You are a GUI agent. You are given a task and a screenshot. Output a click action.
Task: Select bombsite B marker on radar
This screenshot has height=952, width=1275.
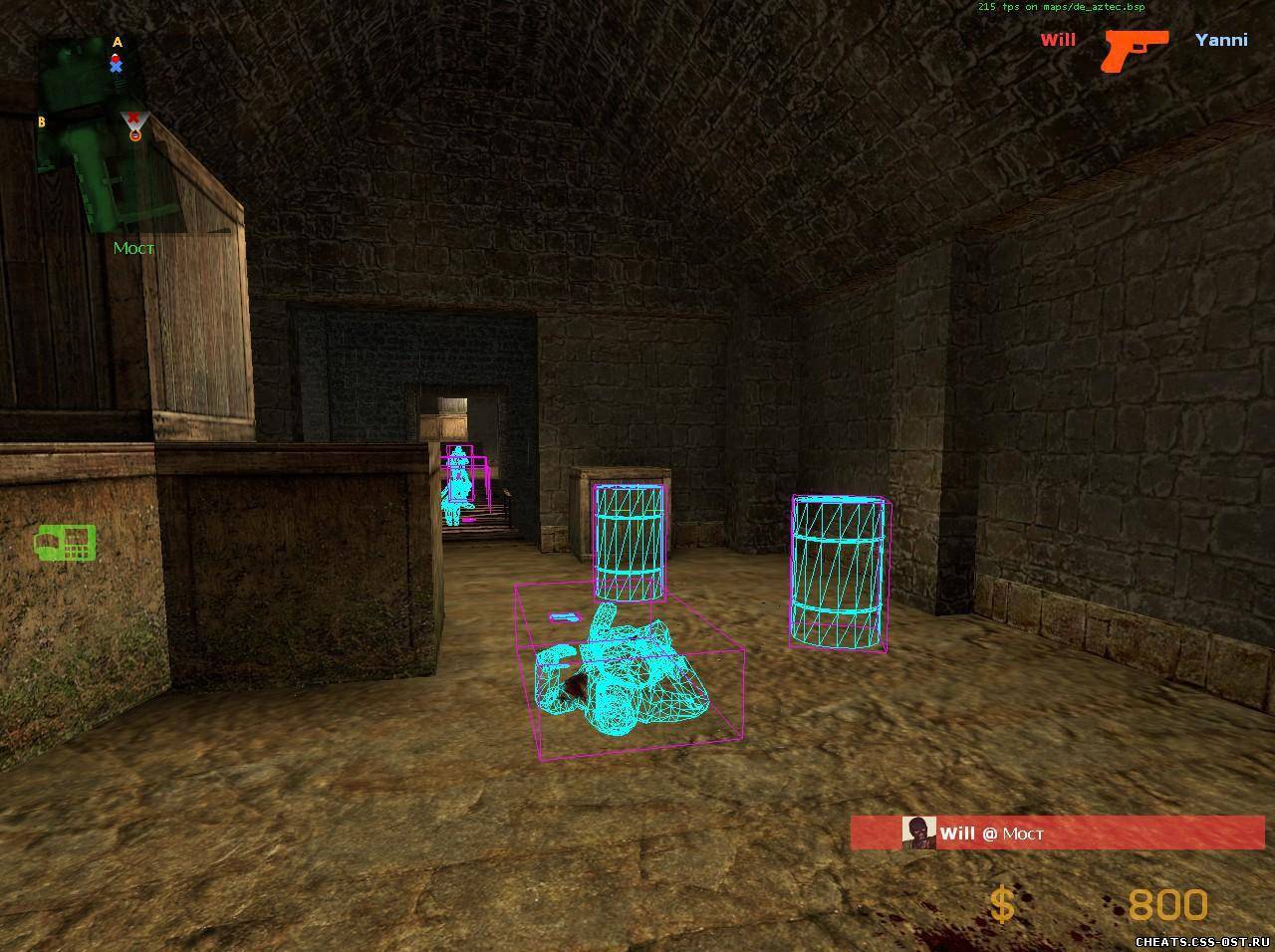click(42, 121)
